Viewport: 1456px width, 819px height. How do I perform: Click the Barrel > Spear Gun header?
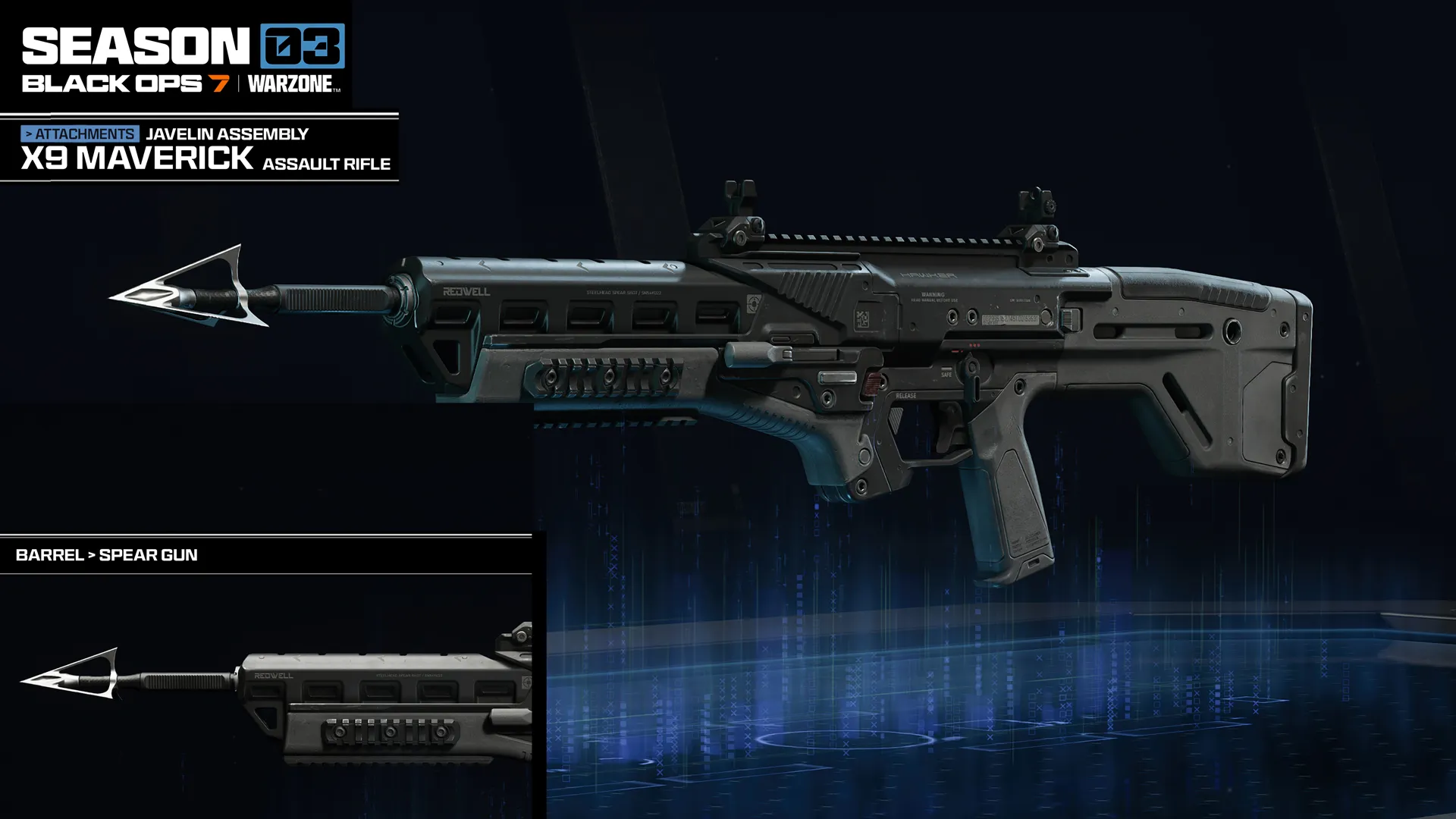pyautogui.click(x=107, y=555)
